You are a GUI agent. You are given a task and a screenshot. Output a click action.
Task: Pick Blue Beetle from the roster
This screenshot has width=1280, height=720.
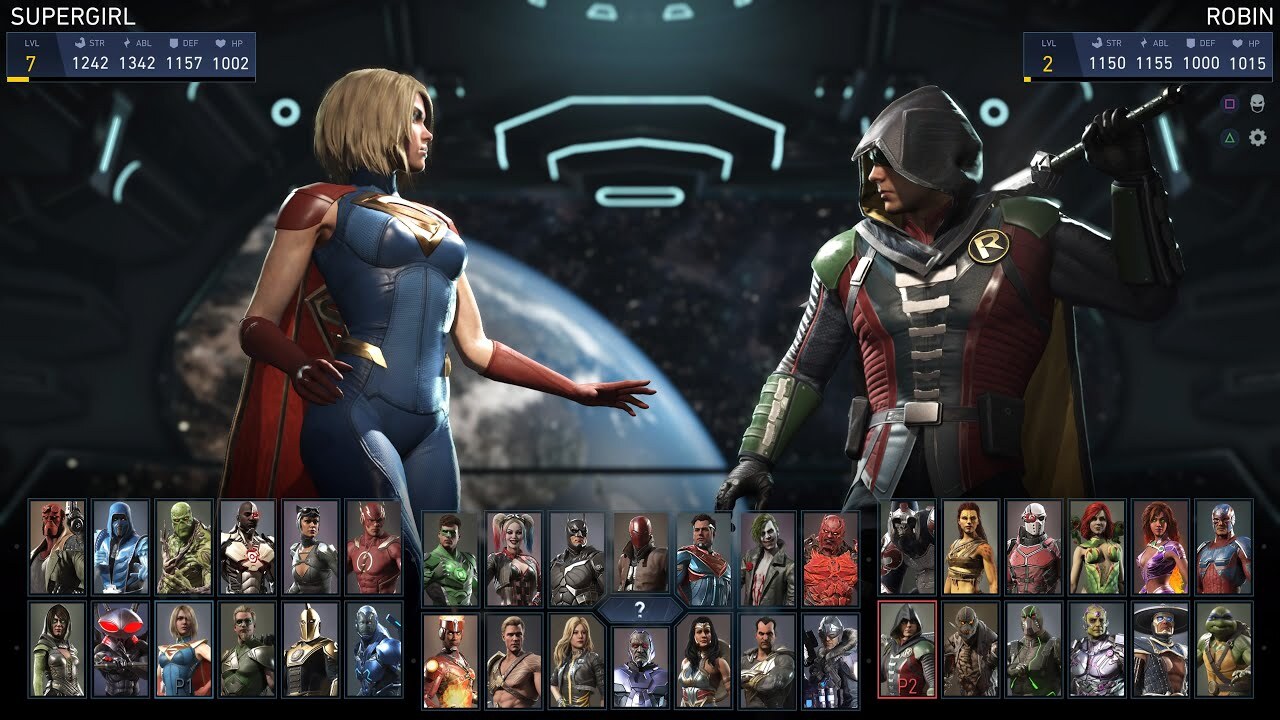(374, 649)
